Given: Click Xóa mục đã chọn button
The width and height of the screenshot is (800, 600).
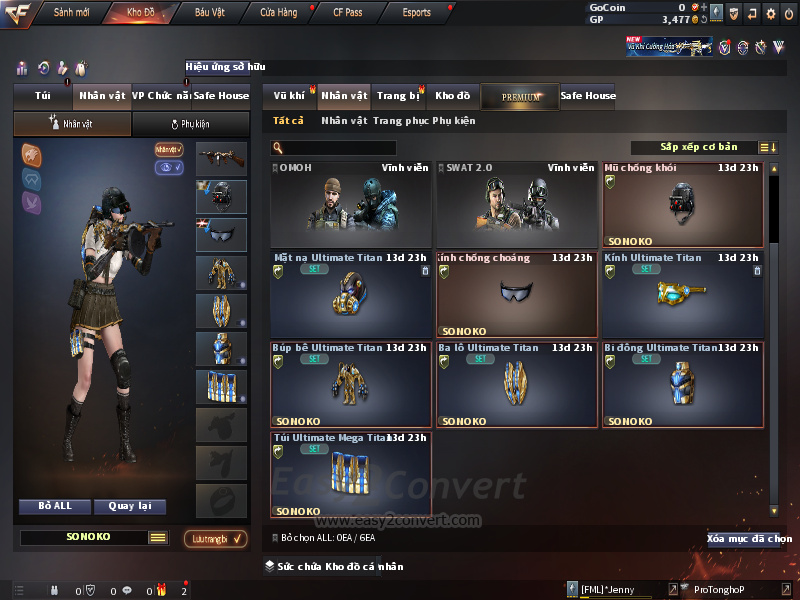Looking at the screenshot, I should 748,539.
